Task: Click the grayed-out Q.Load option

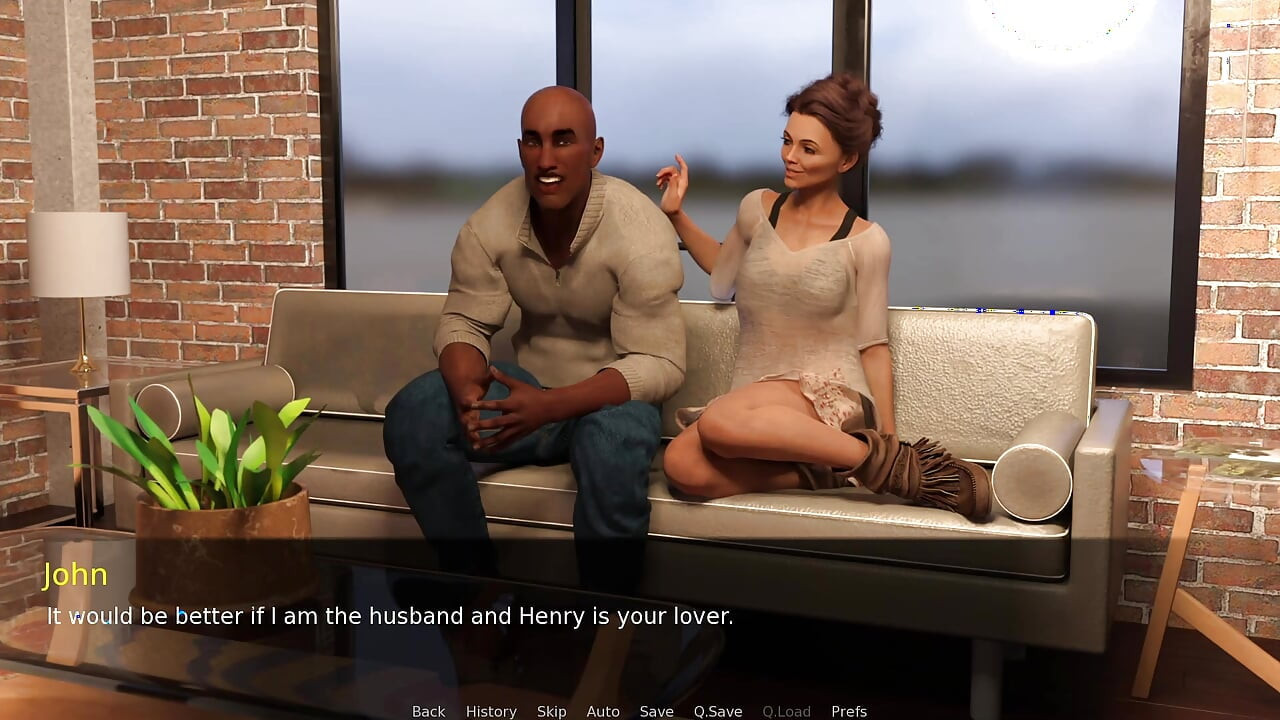Action: pyautogui.click(x=785, y=711)
